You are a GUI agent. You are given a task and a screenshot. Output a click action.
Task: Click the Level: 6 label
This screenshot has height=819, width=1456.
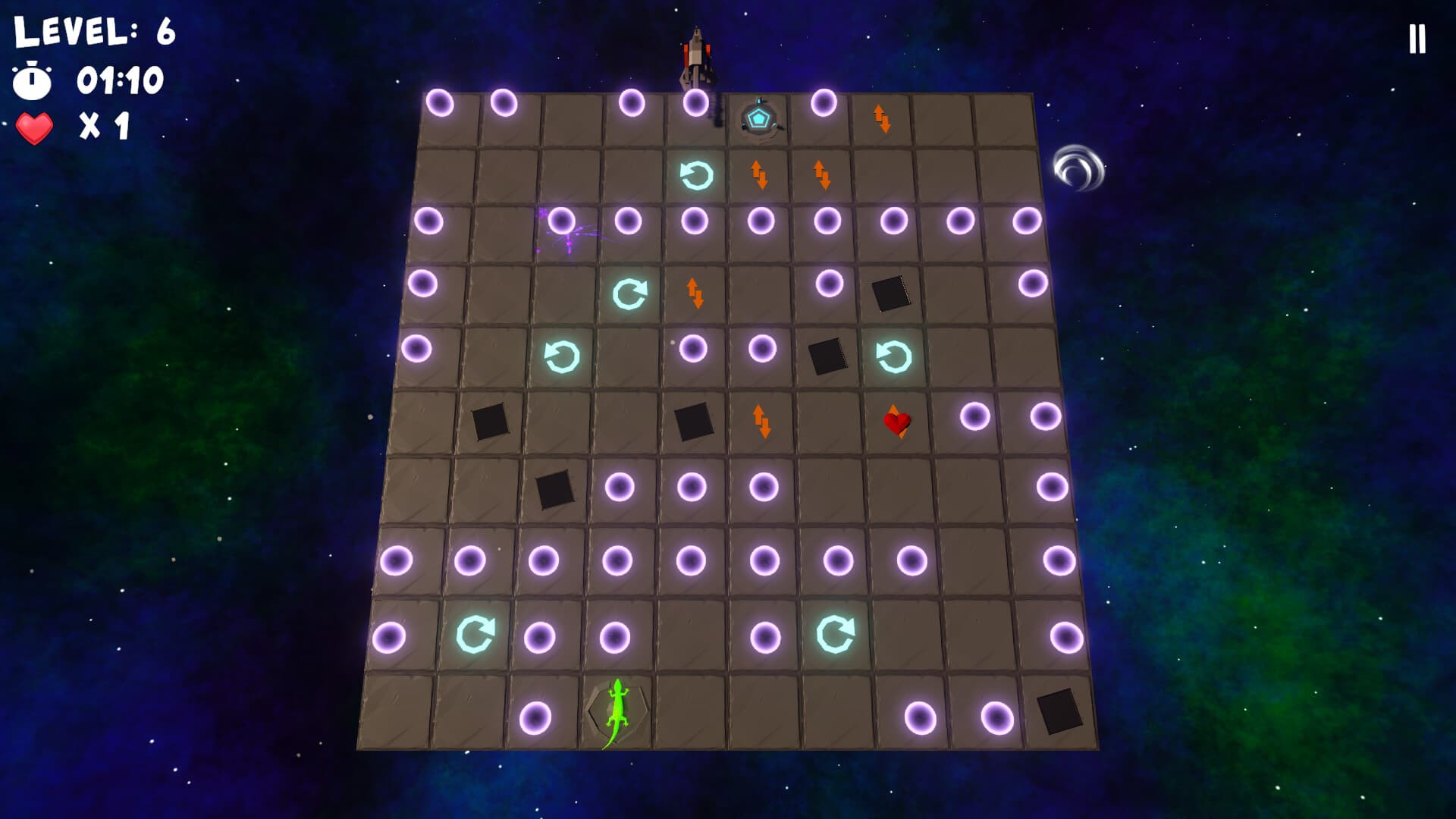click(x=91, y=32)
